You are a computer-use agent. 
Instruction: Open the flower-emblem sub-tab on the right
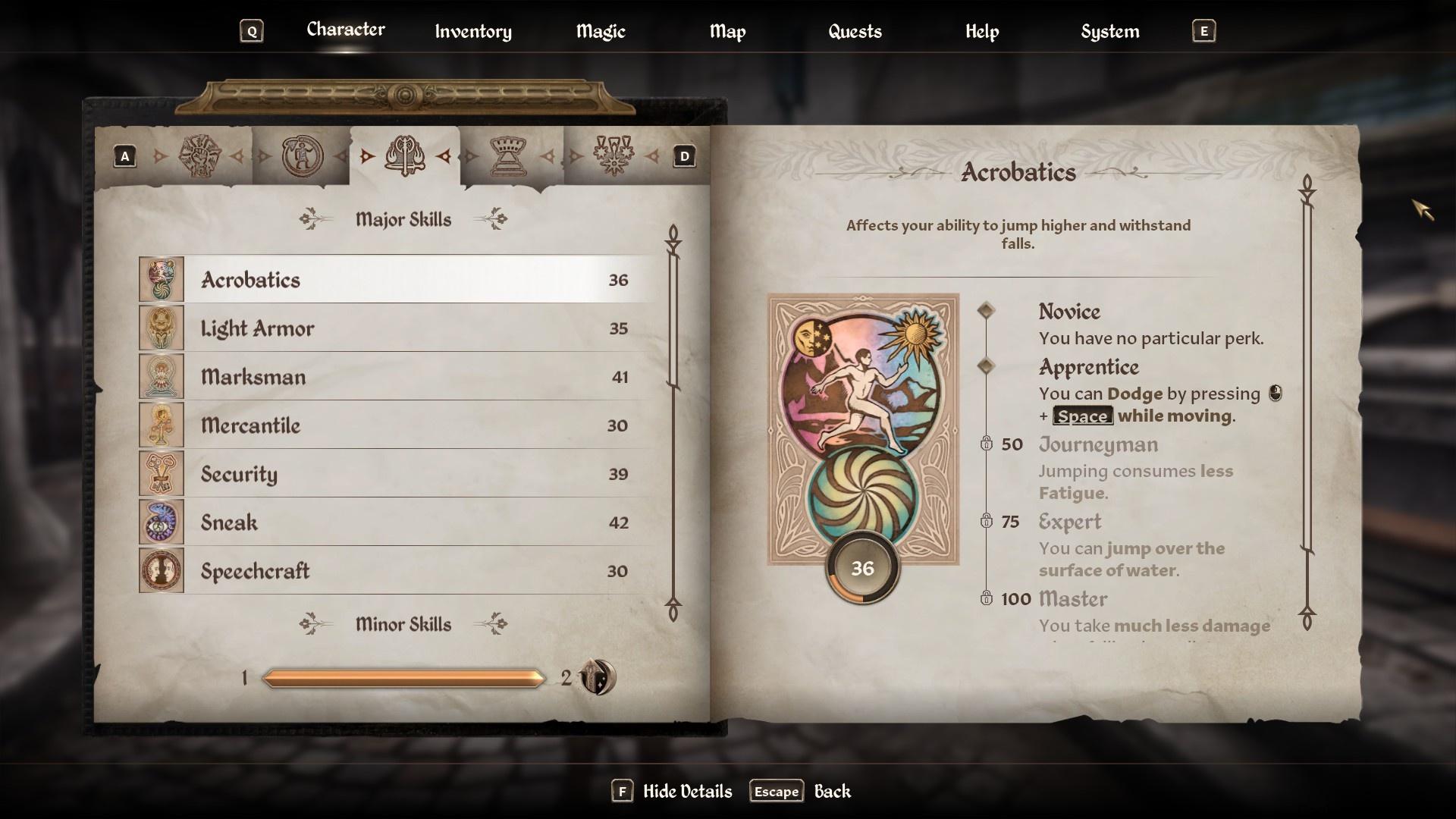pyautogui.click(x=613, y=156)
